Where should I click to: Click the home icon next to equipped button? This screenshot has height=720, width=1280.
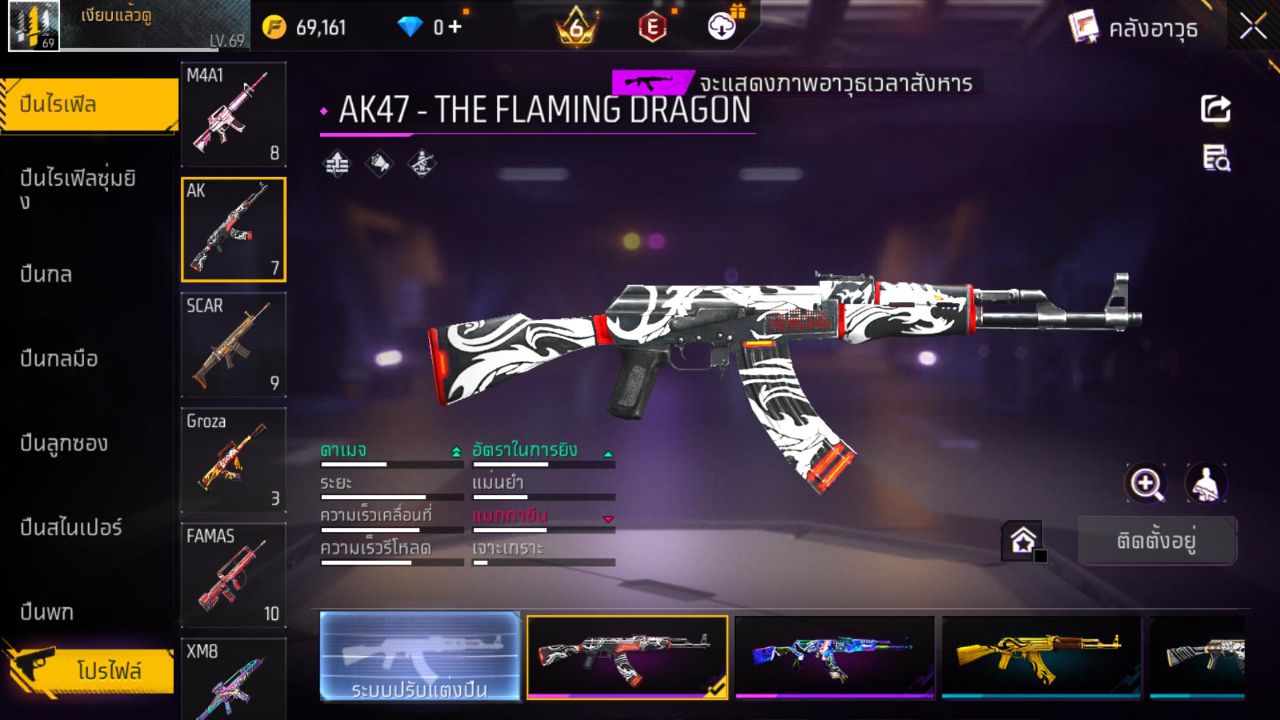click(1023, 540)
